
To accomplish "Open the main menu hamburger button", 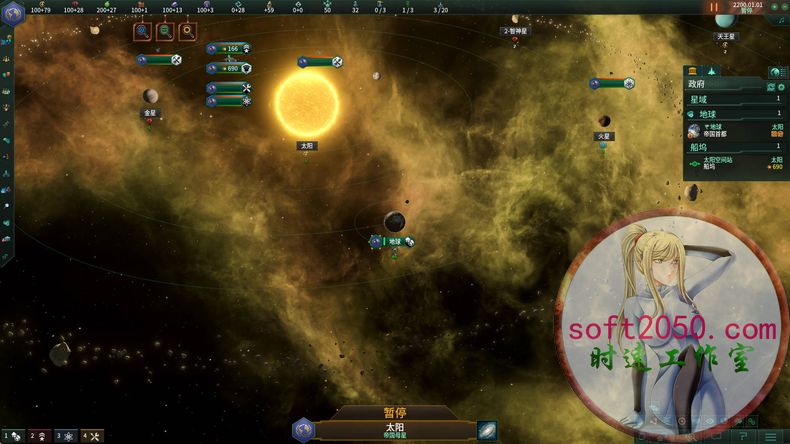I will coord(770,436).
